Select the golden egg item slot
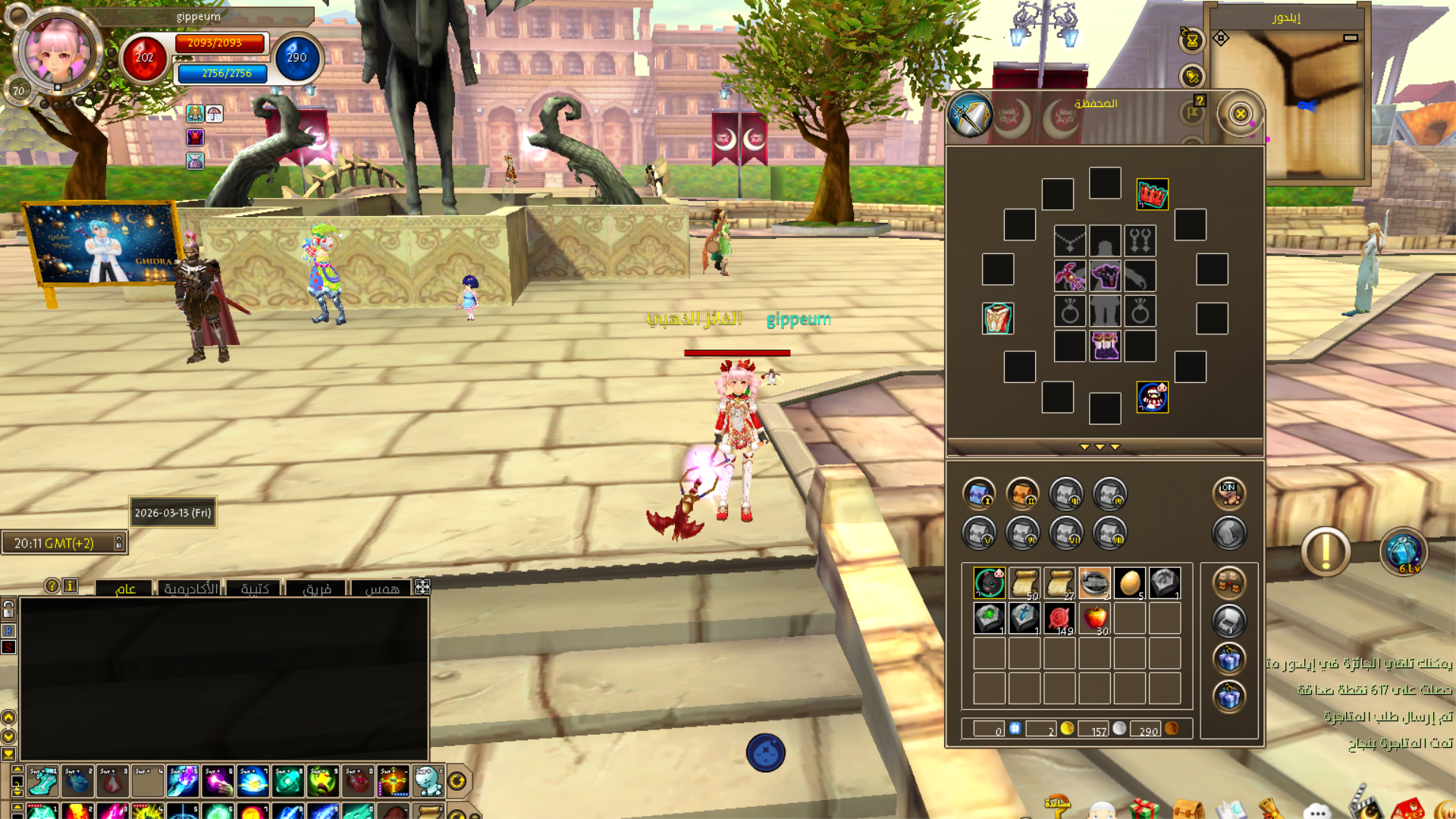 [1130, 583]
